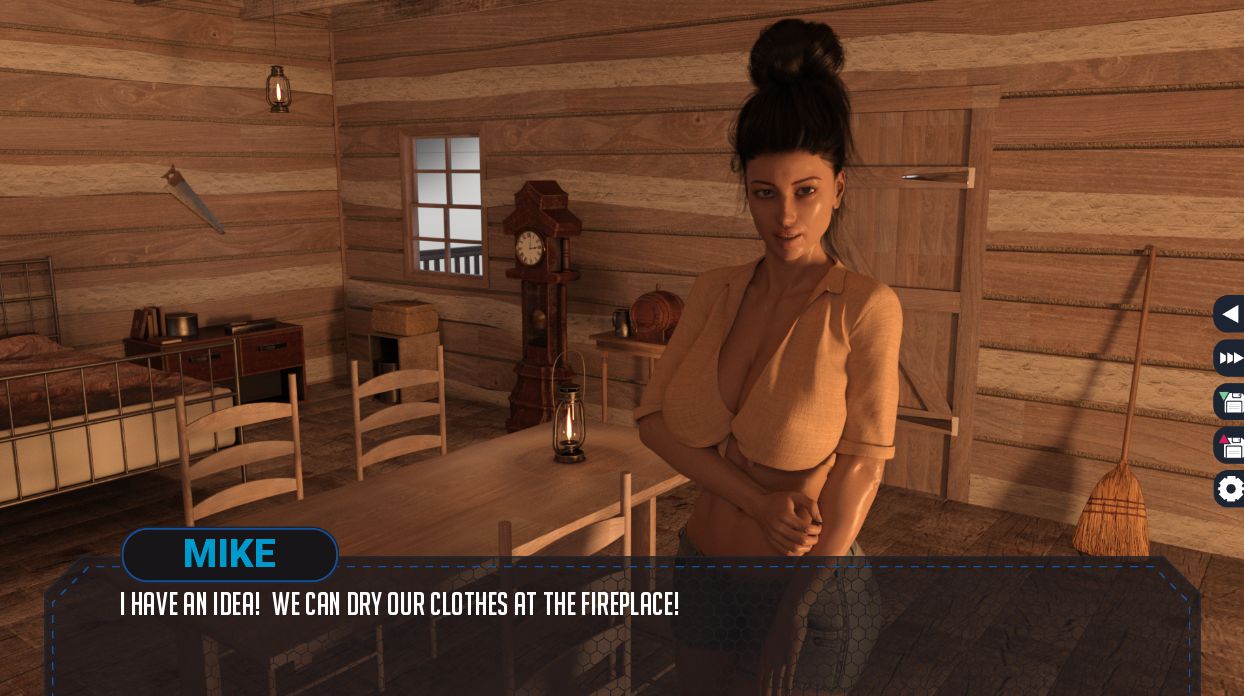Screen dimensions: 1244x696
Task: Save game using green-arrow floppy disk icon
Action: [1230, 402]
